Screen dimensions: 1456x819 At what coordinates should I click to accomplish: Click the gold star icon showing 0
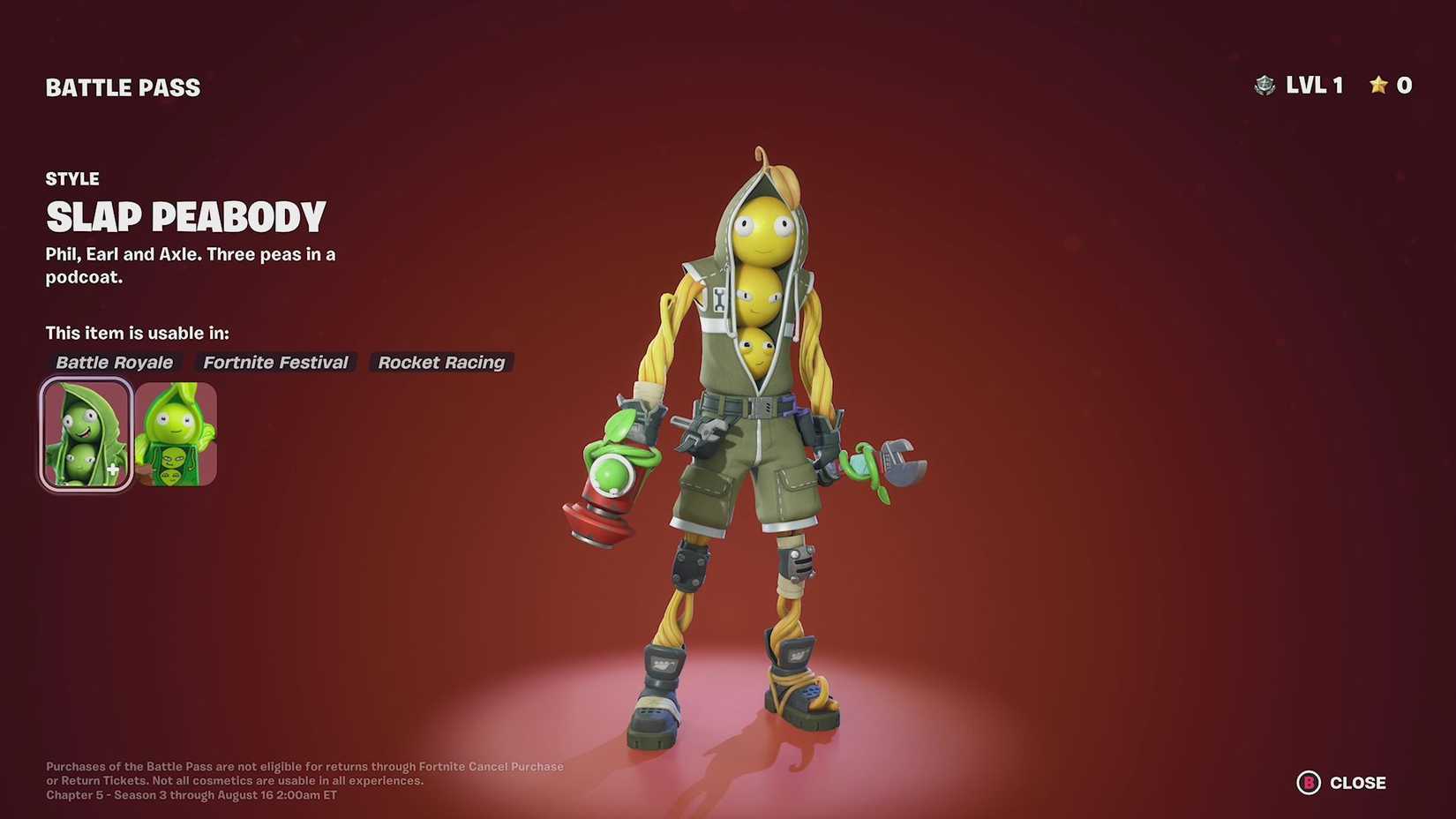pyautogui.click(x=1377, y=85)
